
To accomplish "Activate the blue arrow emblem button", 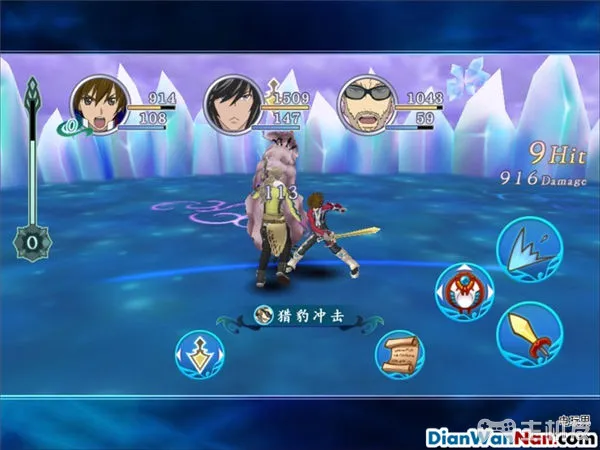I will click(x=199, y=354).
